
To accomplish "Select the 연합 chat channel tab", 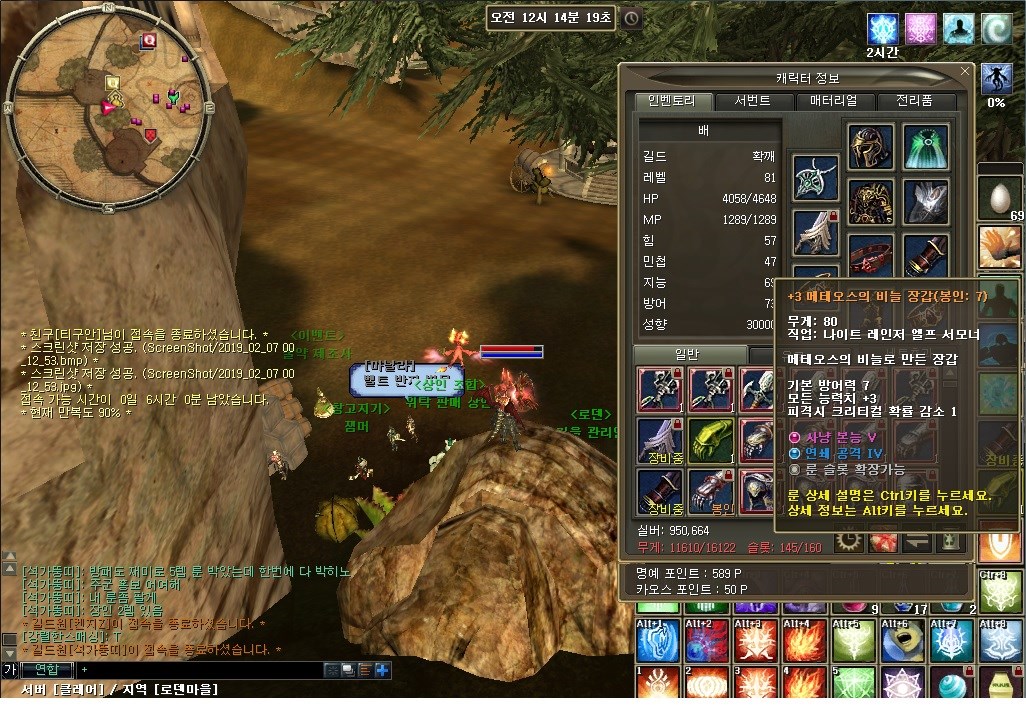I will click(x=47, y=669).
